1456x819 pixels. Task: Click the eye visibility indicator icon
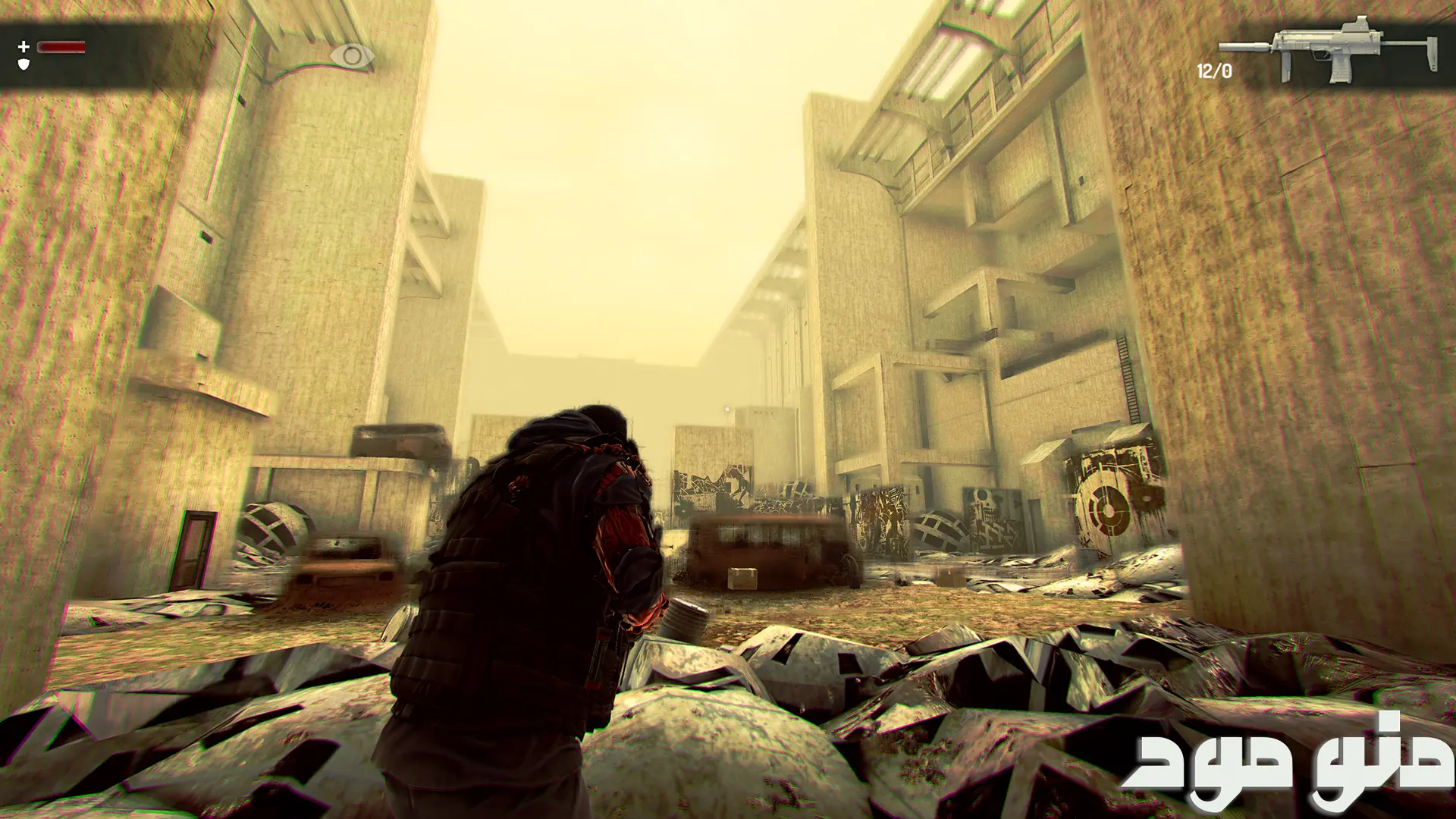click(x=352, y=55)
